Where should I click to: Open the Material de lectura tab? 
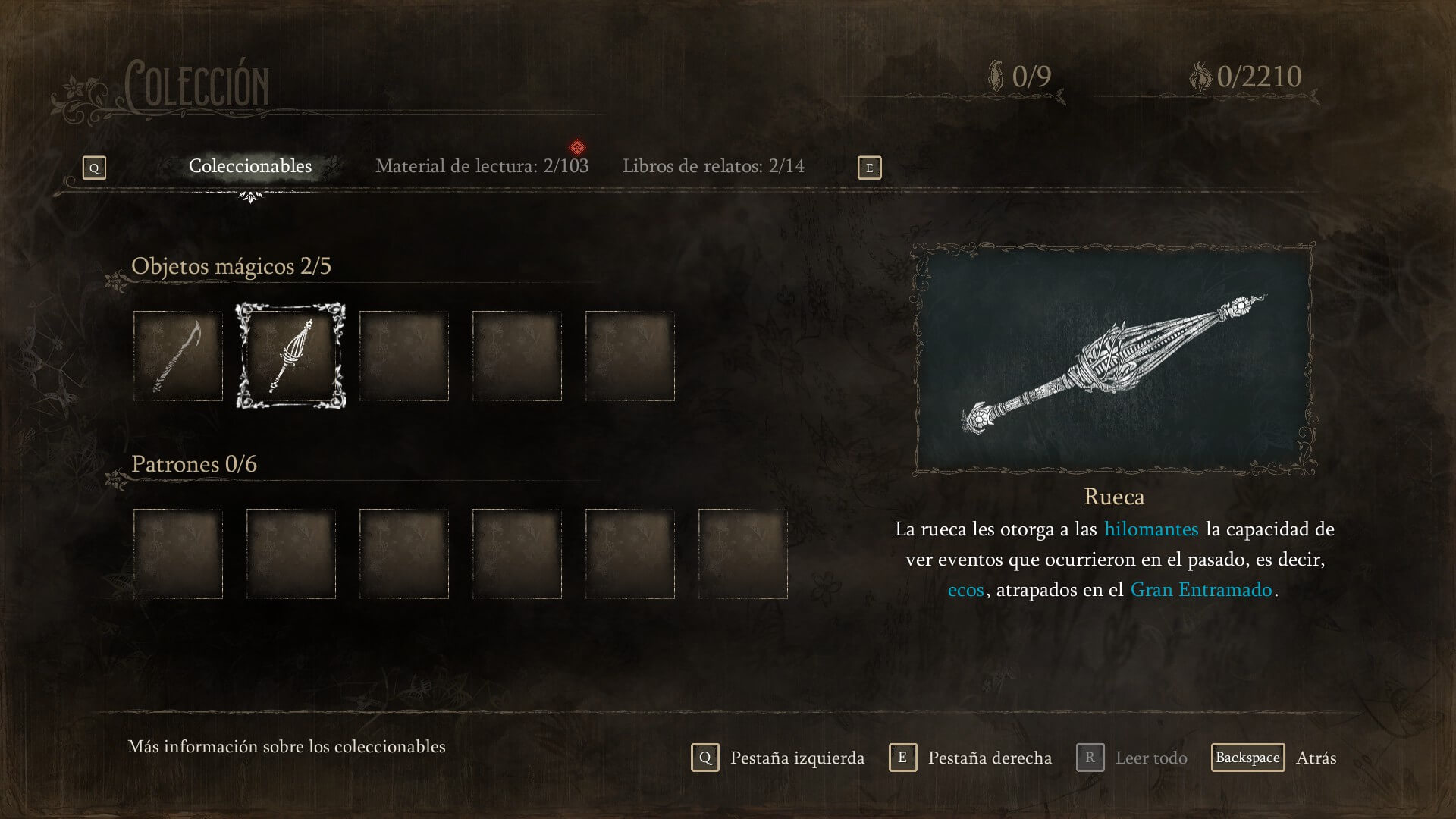coord(482,166)
